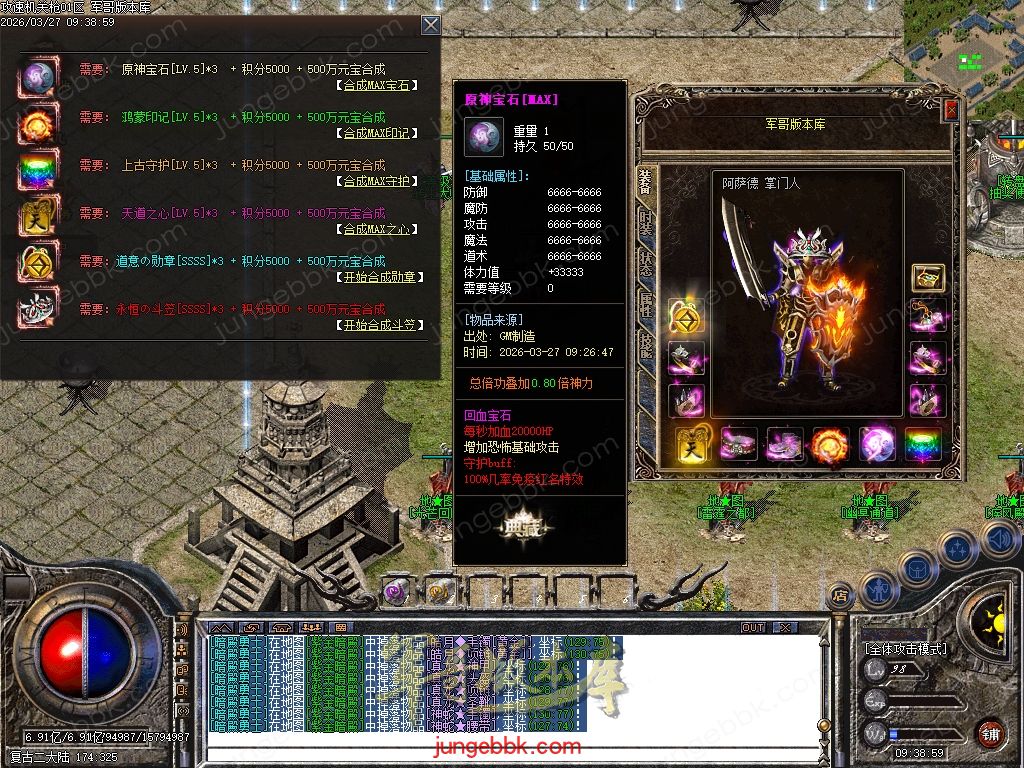Switch to the 时装 costume tab
This screenshot has height=768, width=1024.
(x=646, y=222)
